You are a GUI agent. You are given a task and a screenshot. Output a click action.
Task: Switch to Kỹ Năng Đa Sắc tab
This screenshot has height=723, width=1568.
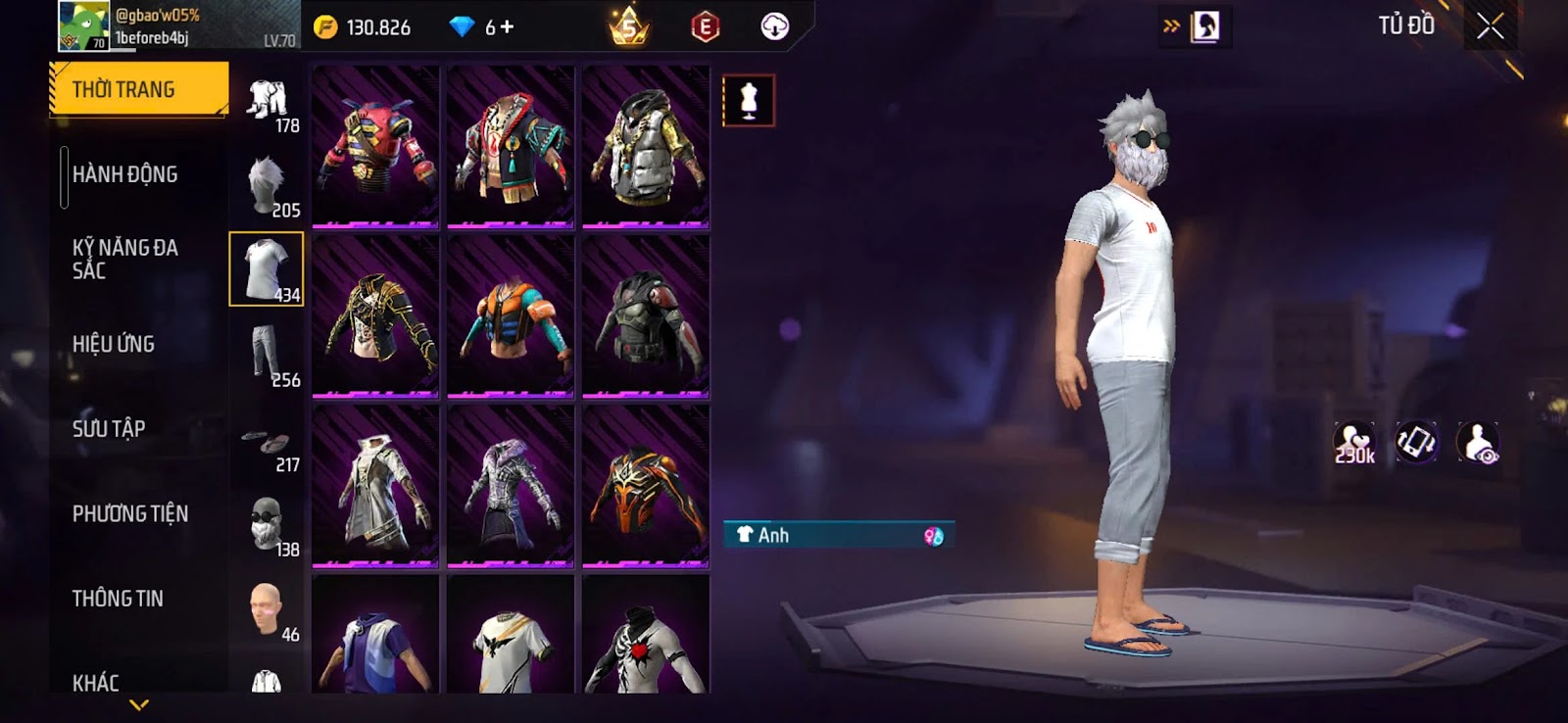point(124,259)
